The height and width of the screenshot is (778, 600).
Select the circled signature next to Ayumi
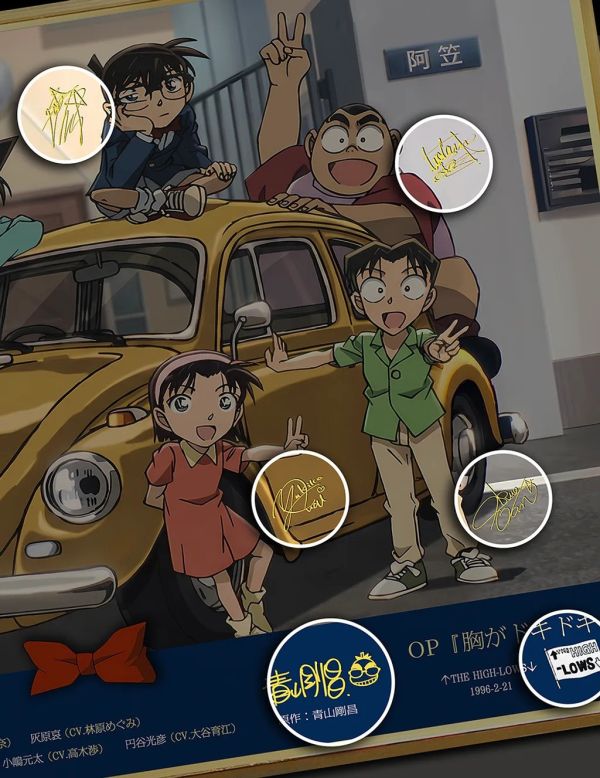pos(300,496)
